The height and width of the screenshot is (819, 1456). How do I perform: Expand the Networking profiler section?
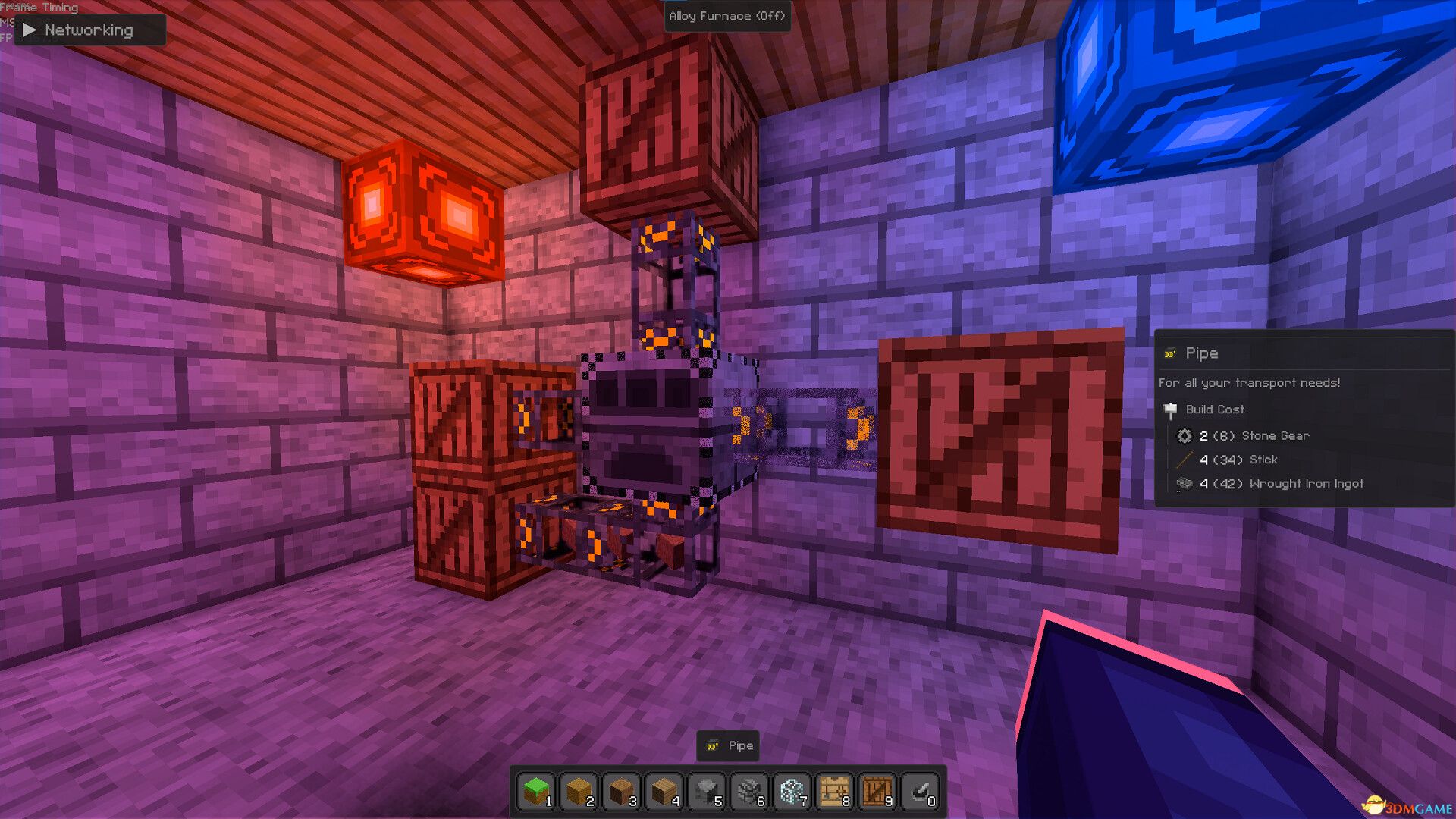(x=30, y=30)
